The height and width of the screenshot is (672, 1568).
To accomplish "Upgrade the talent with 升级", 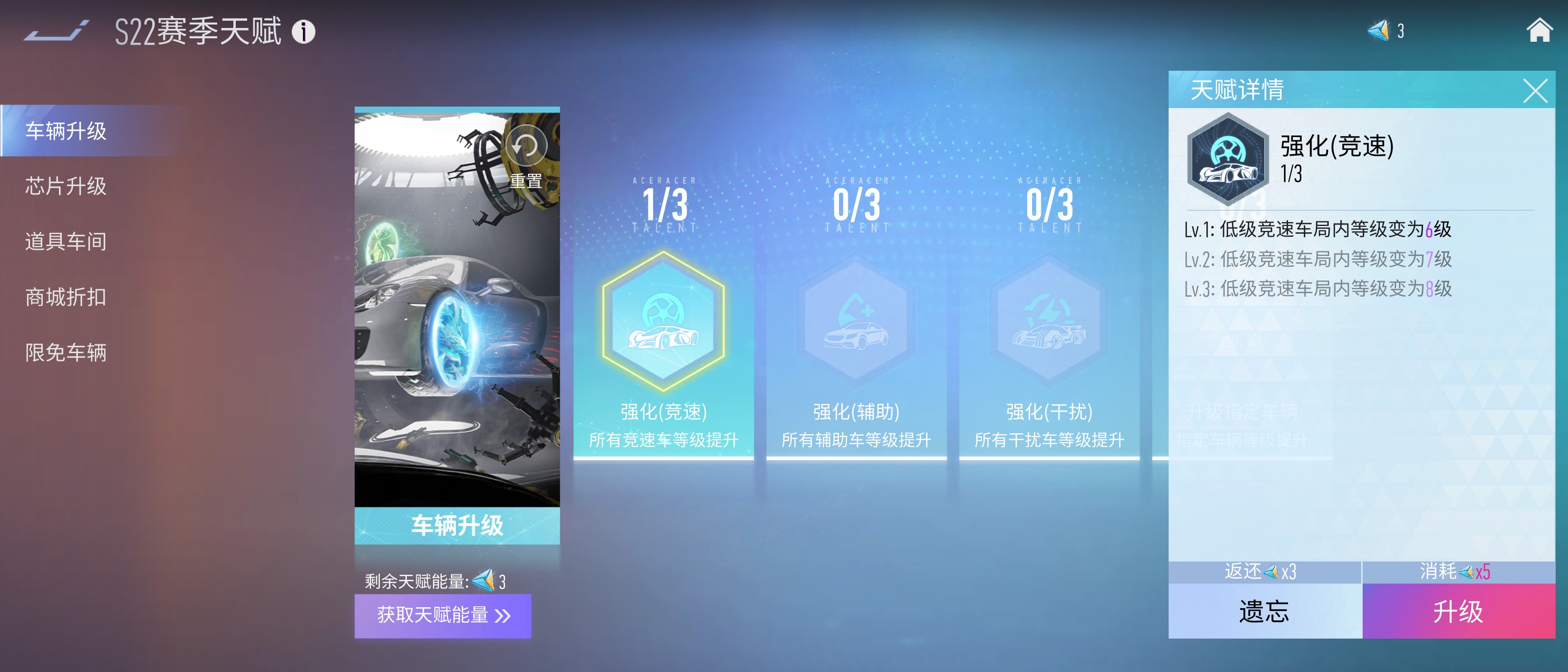I will (1458, 611).
